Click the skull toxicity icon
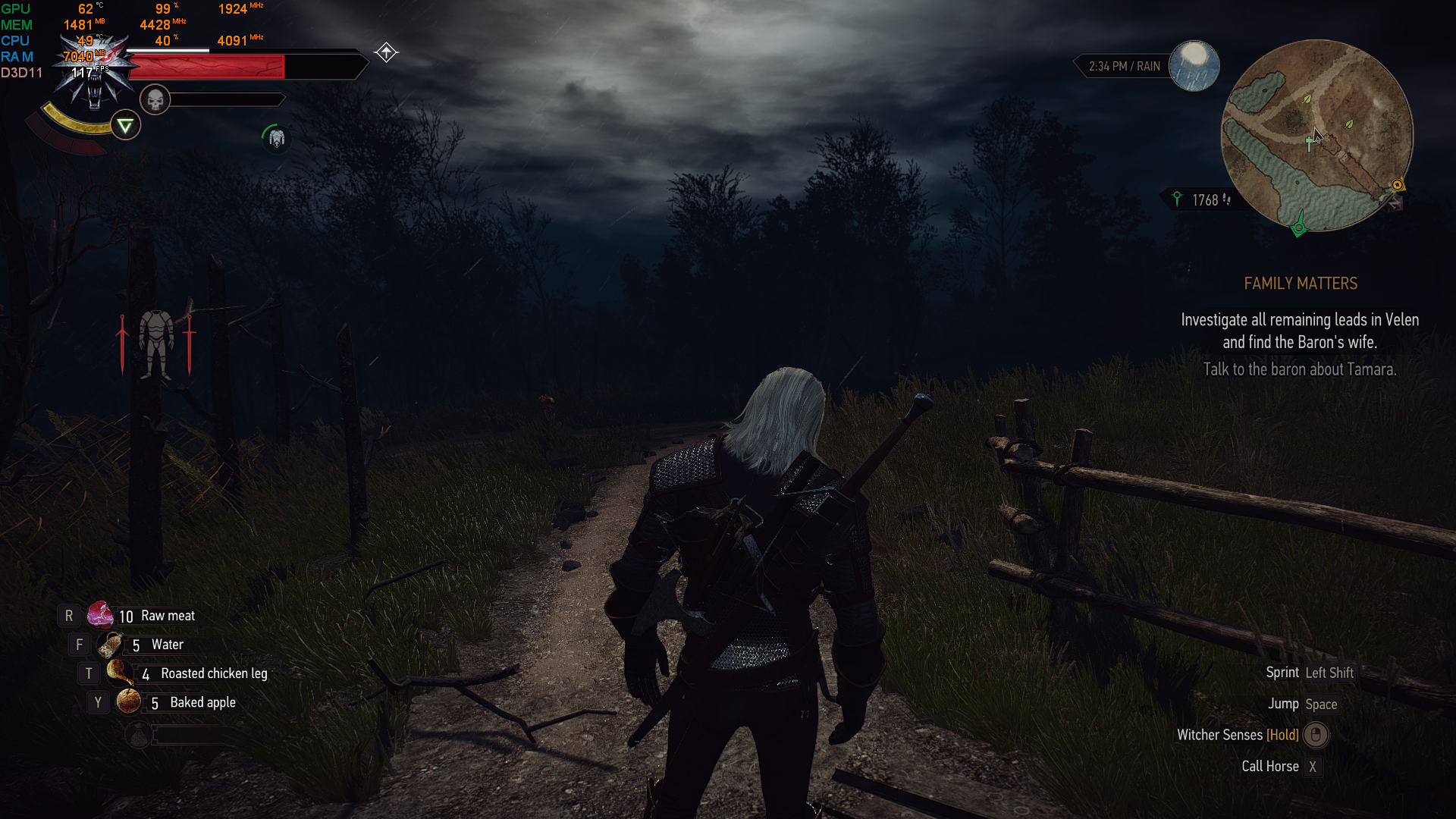The image size is (1456, 819). [155, 100]
